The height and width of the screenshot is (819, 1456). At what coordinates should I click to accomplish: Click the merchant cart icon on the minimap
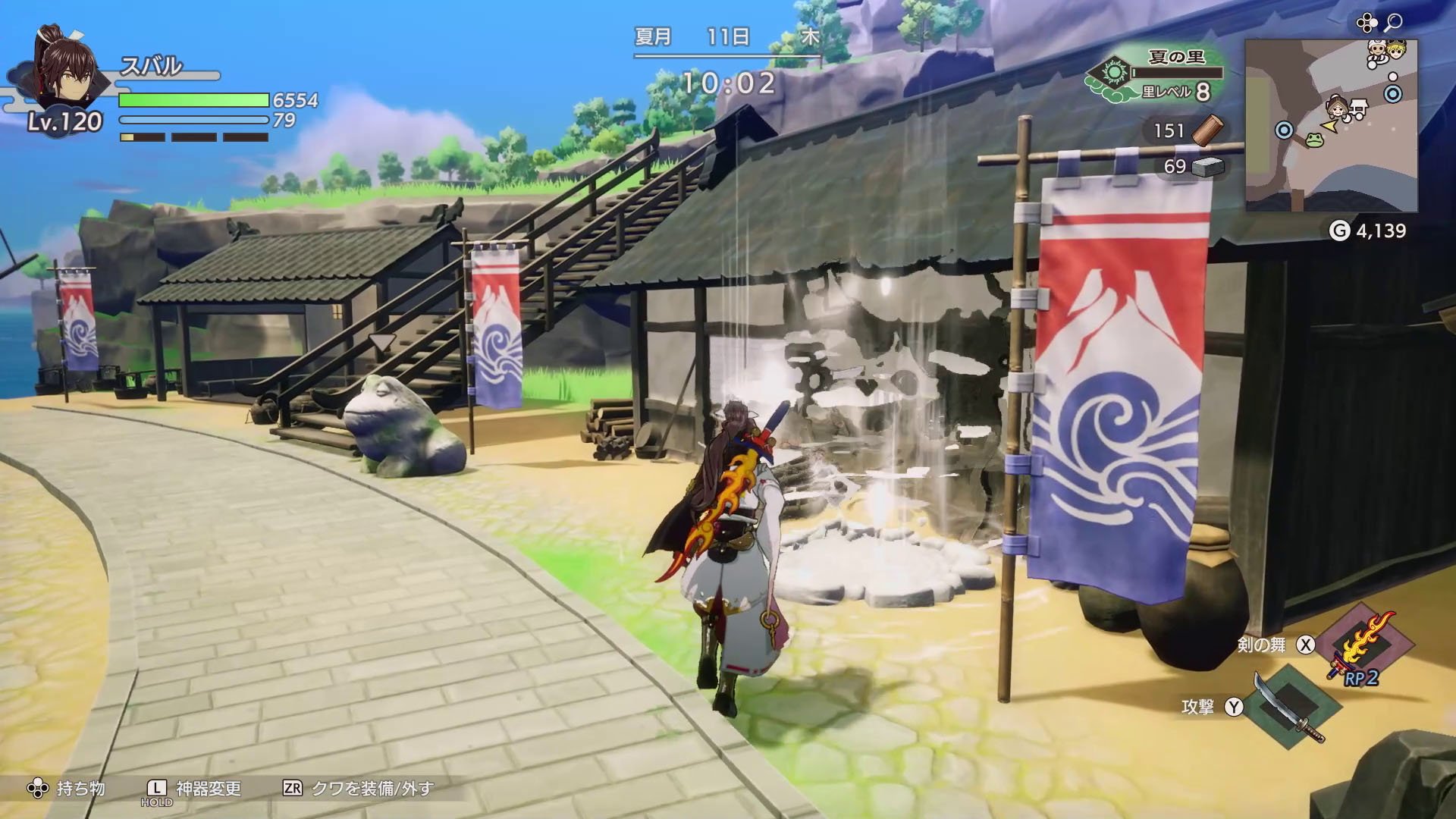pos(1358,108)
